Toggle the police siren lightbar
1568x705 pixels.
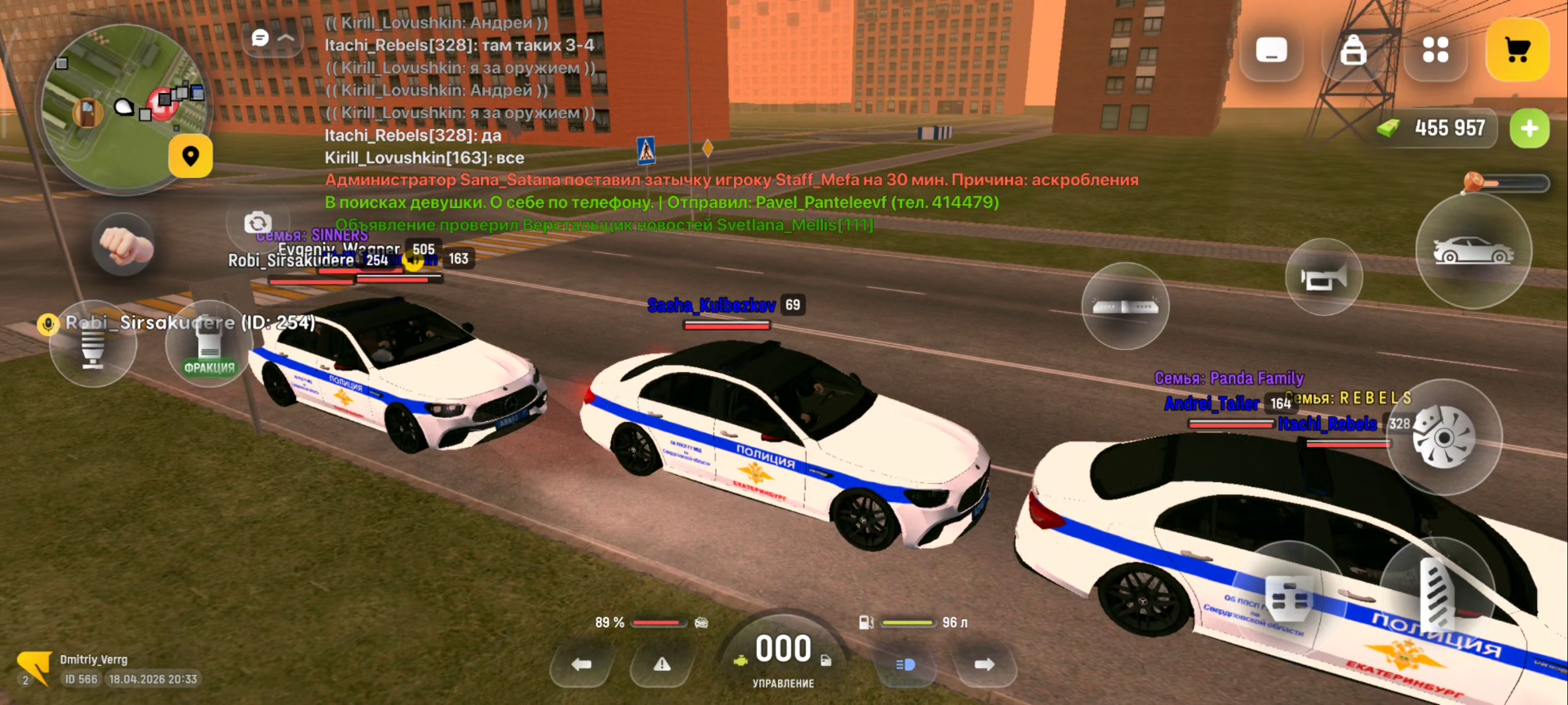(x=1125, y=306)
